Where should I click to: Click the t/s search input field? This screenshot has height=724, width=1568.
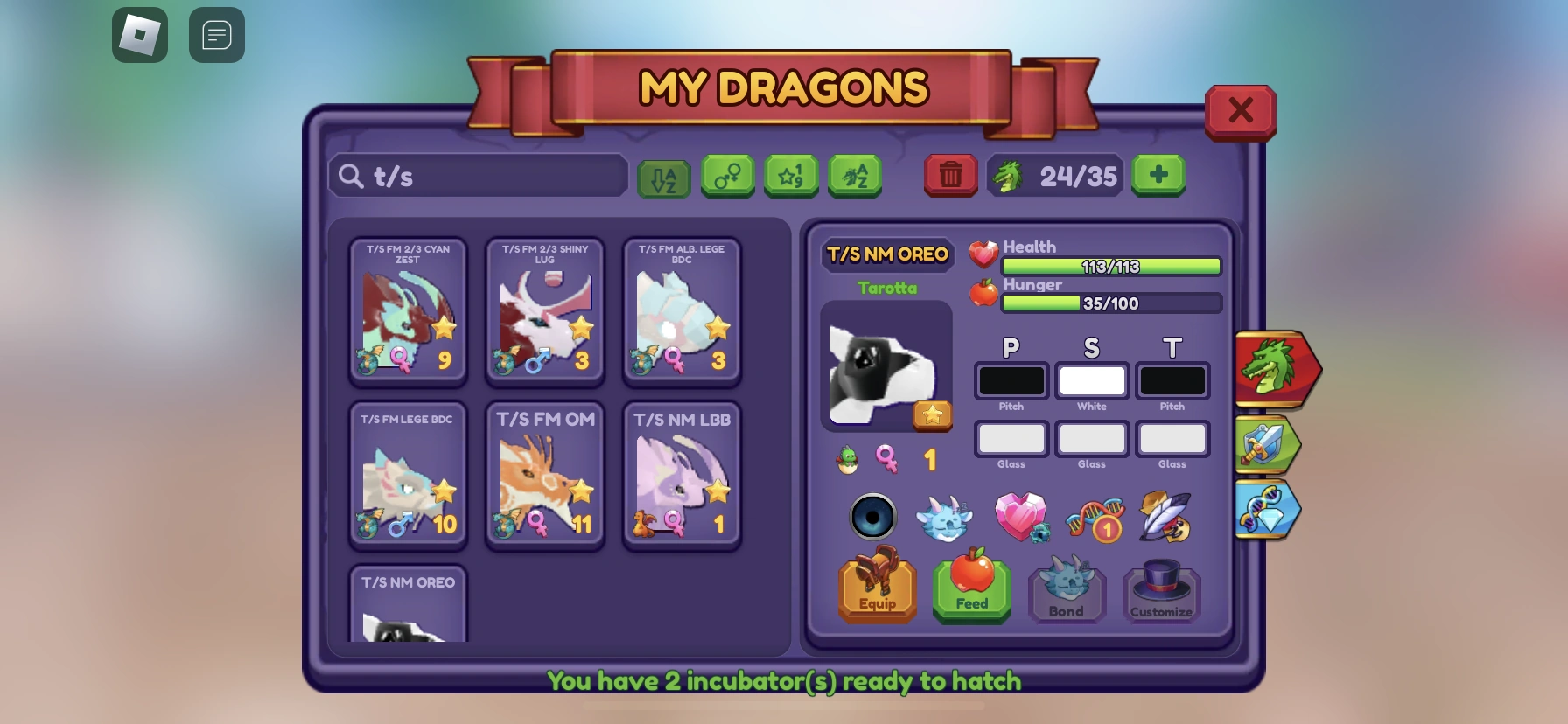click(477, 176)
